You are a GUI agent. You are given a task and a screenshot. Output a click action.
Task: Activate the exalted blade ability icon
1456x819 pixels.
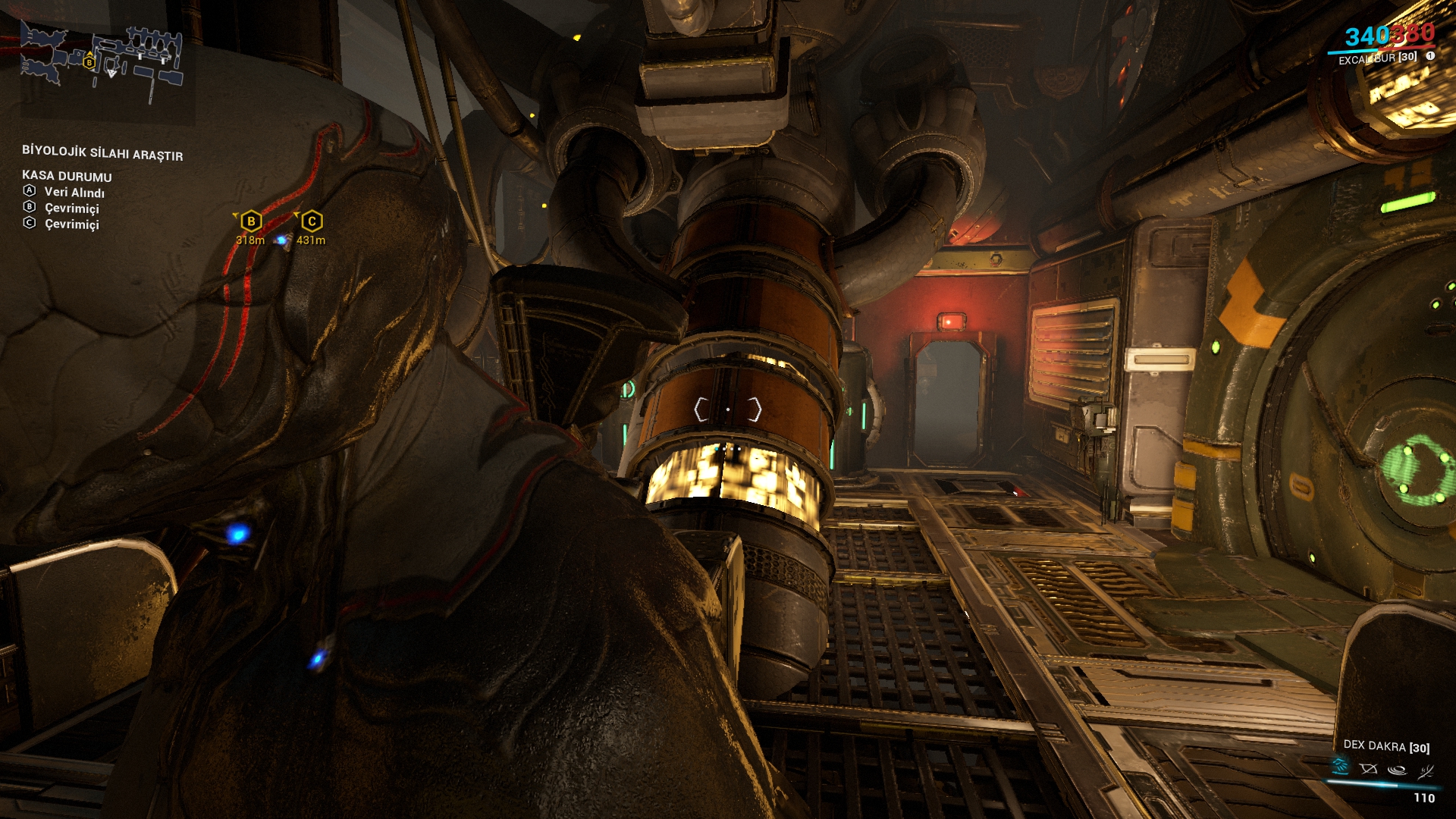coord(1426,771)
